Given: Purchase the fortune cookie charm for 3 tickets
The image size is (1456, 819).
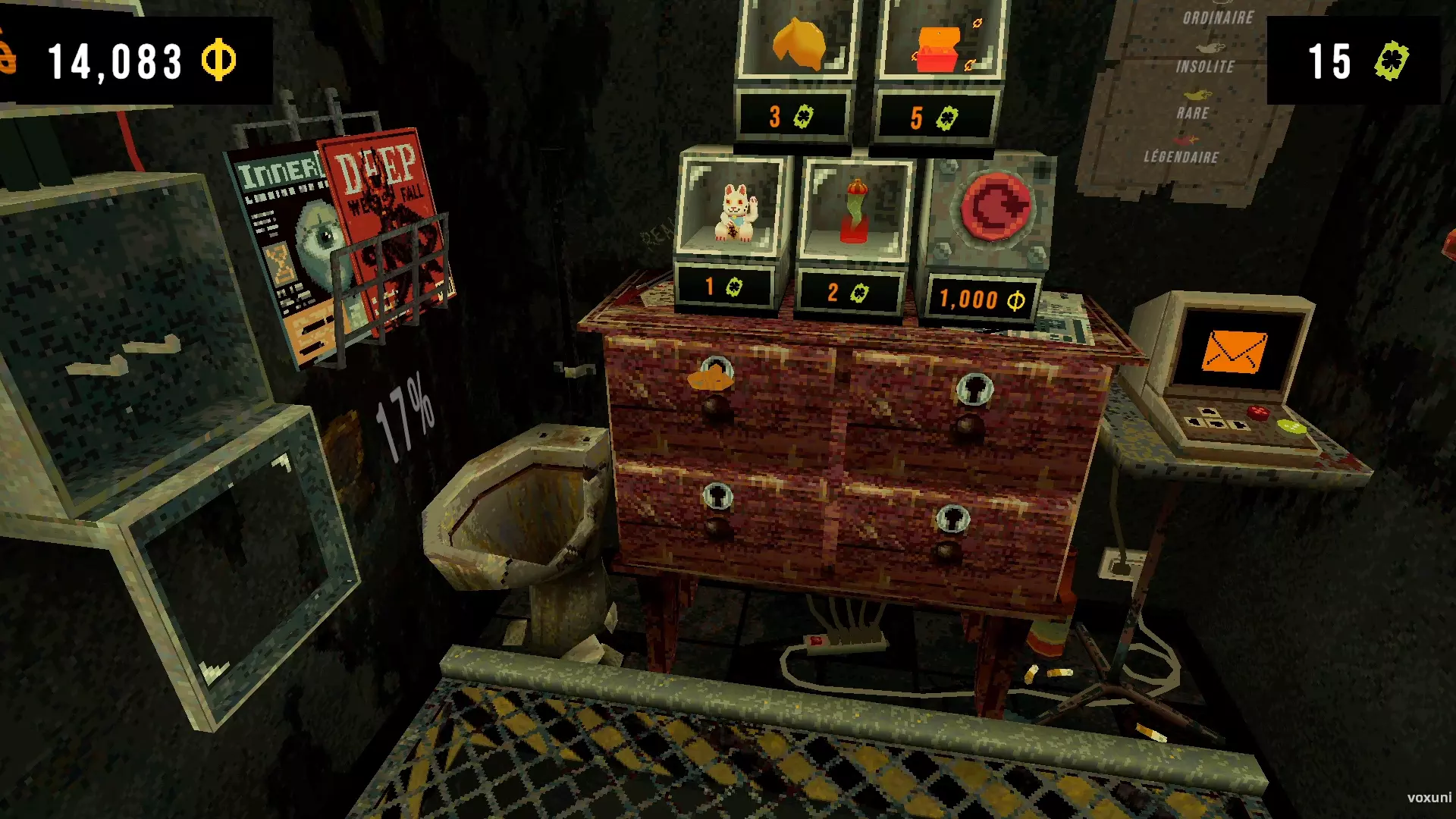Looking at the screenshot, I should point(797,42).
